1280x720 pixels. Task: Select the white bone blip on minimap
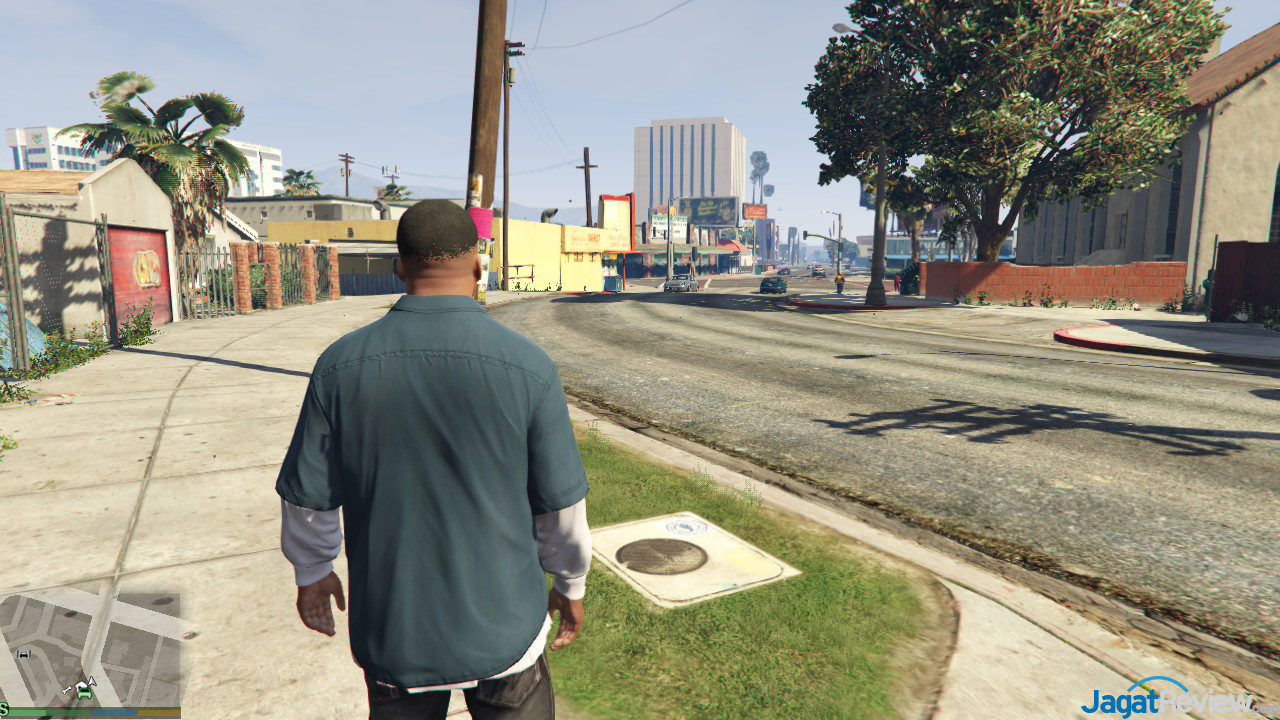point(67,690)
